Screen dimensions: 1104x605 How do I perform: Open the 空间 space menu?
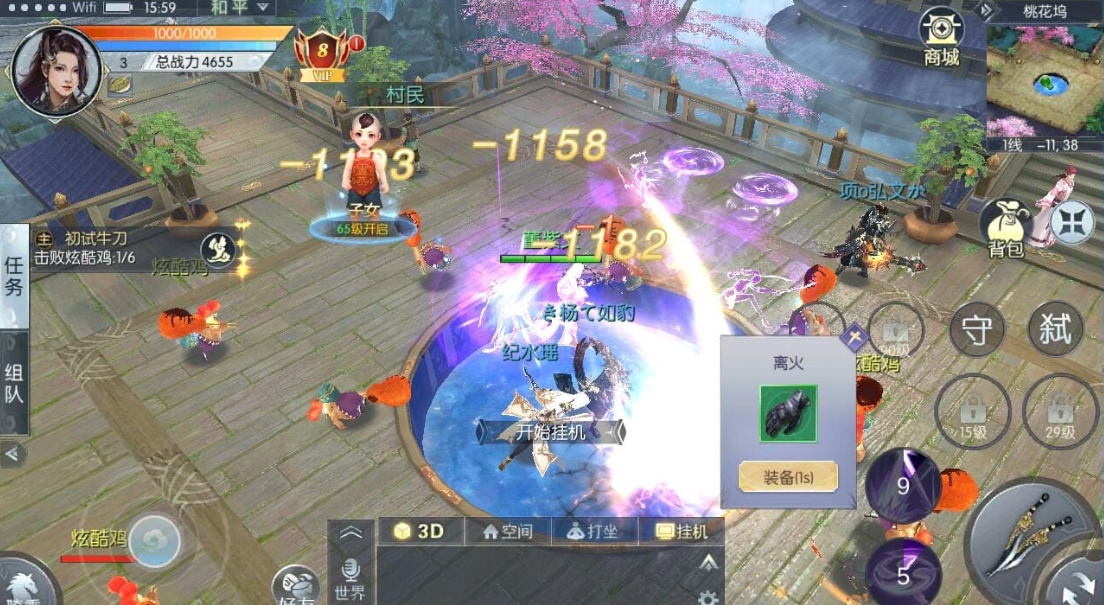508,532
